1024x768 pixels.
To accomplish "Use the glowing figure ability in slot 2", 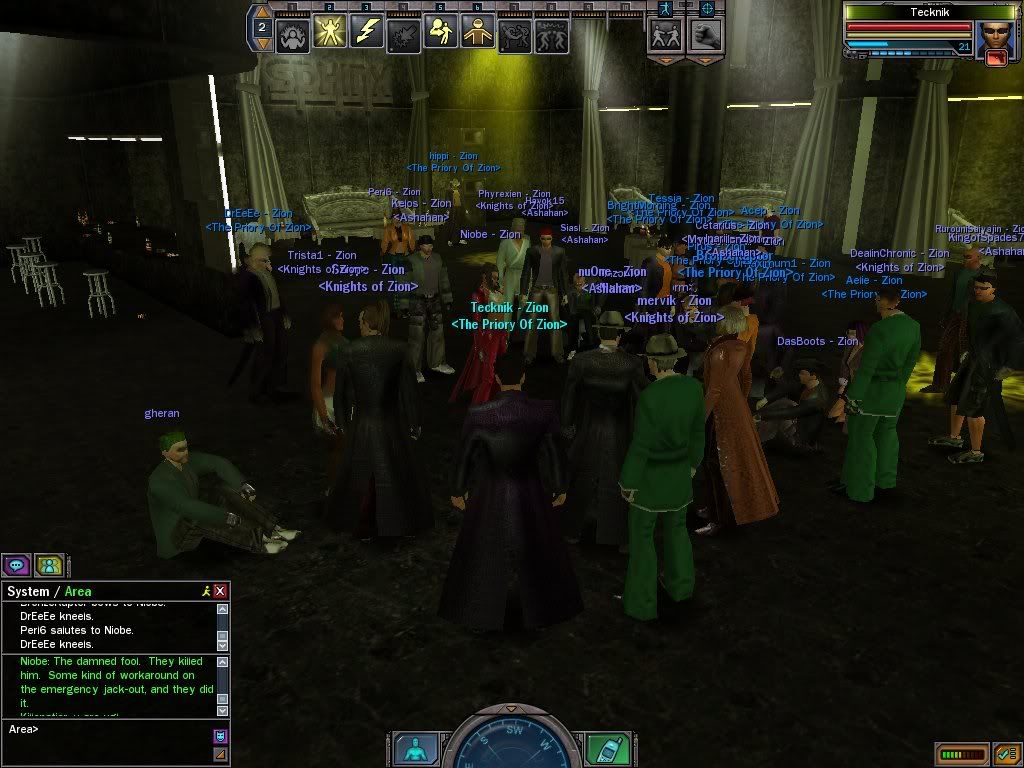I will pos(330,33).
